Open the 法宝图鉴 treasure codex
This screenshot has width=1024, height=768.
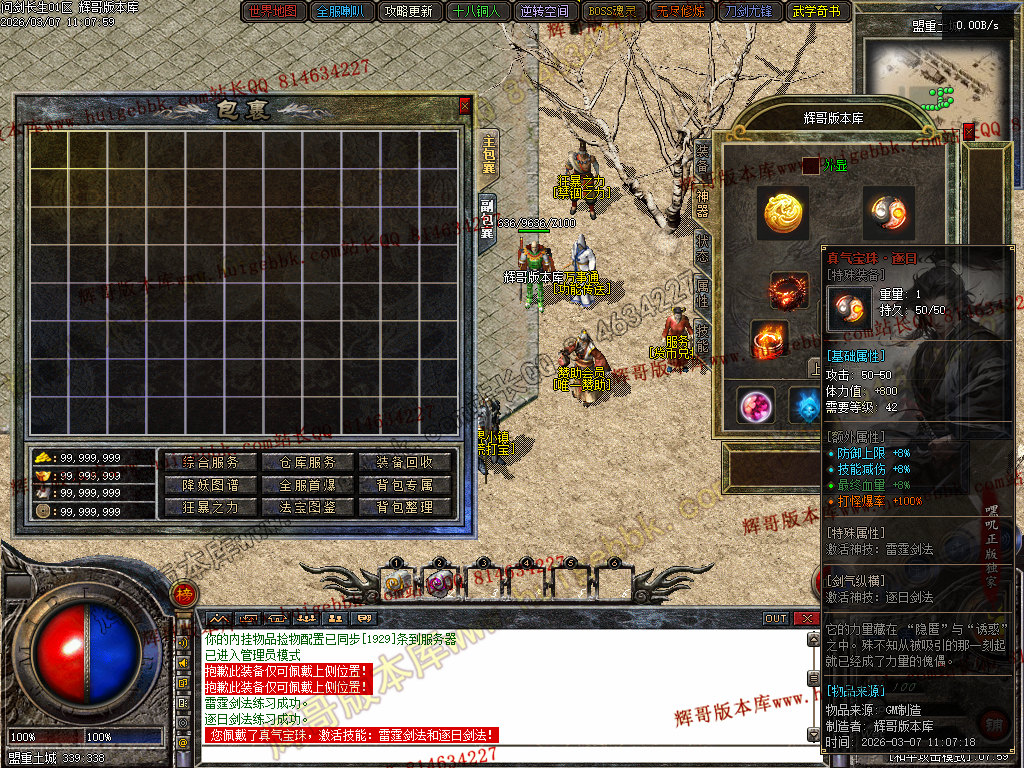(308, 507)
